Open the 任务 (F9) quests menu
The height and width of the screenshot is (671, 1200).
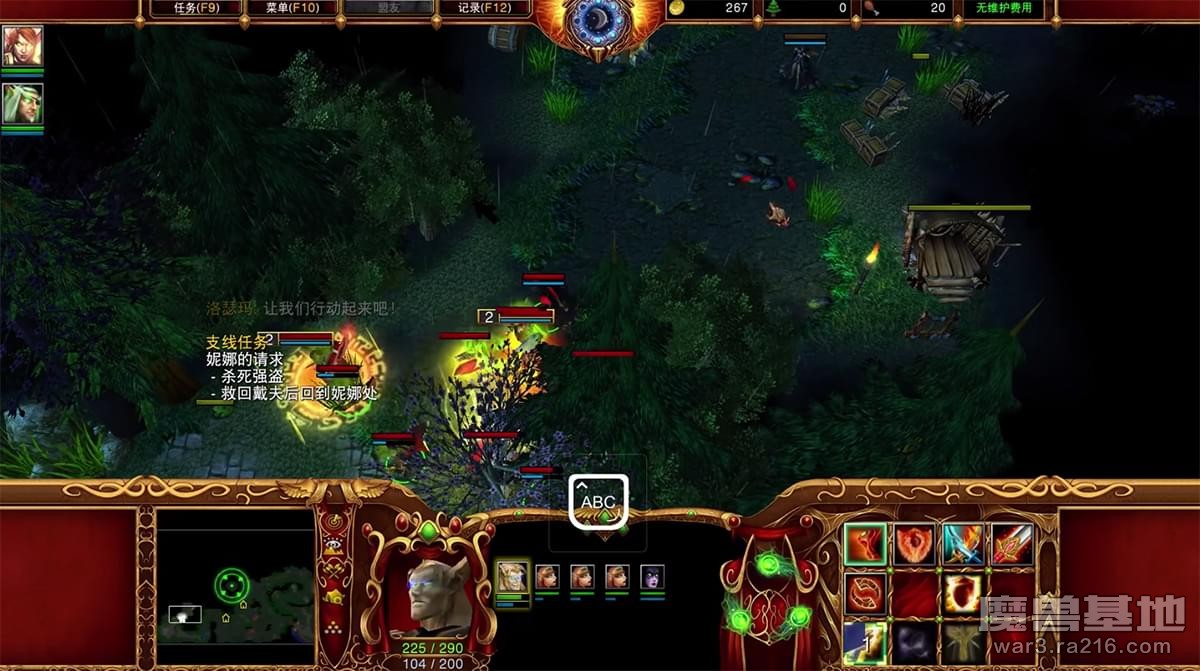(195, 8)
